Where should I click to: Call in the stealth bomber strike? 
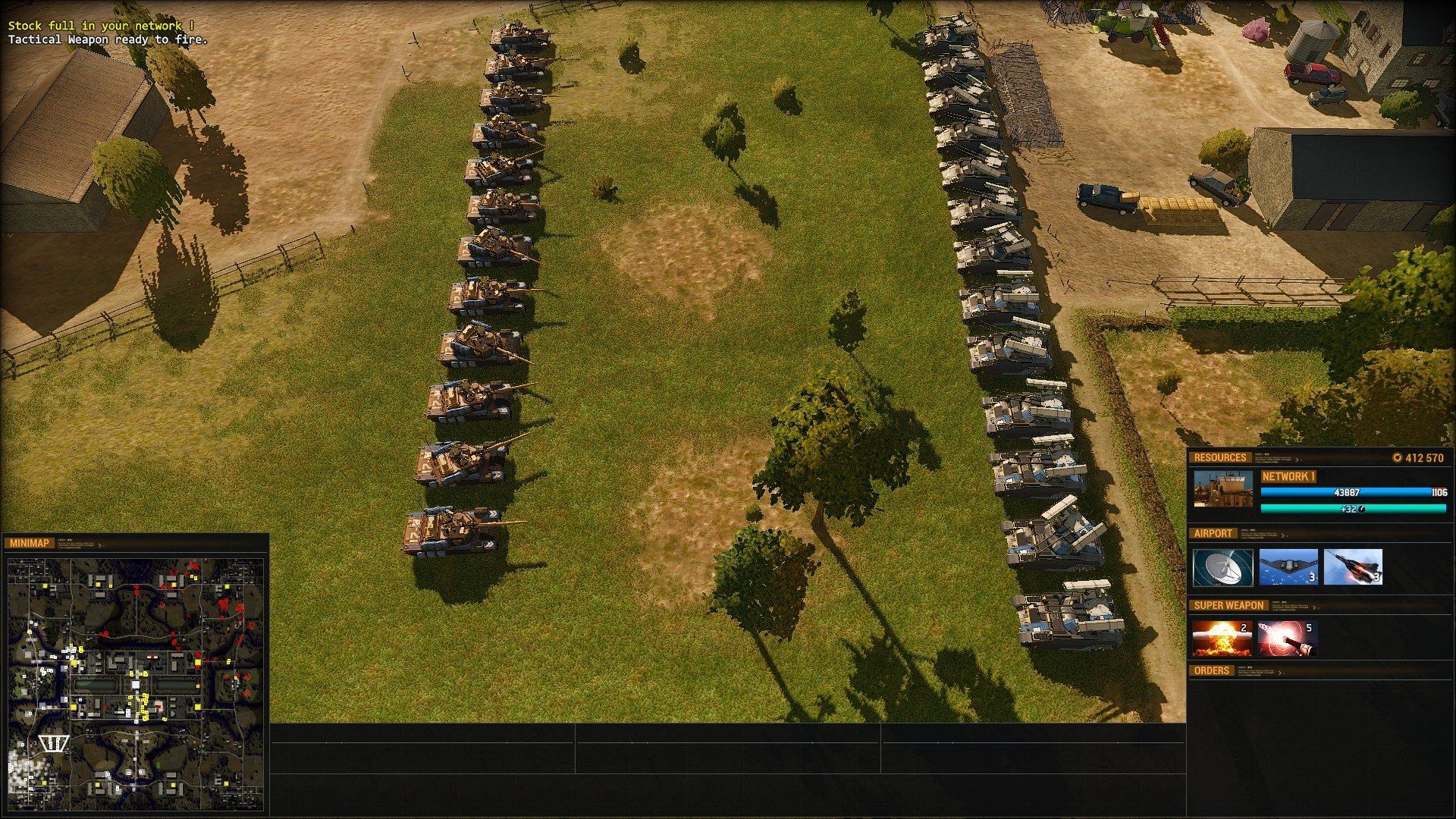(1288, 567)
